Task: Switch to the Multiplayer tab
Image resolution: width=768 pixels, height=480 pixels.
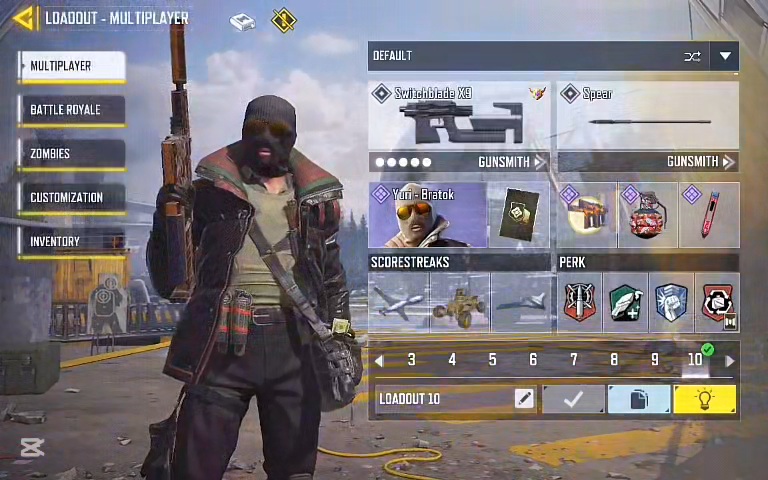Action: (72, 66)
